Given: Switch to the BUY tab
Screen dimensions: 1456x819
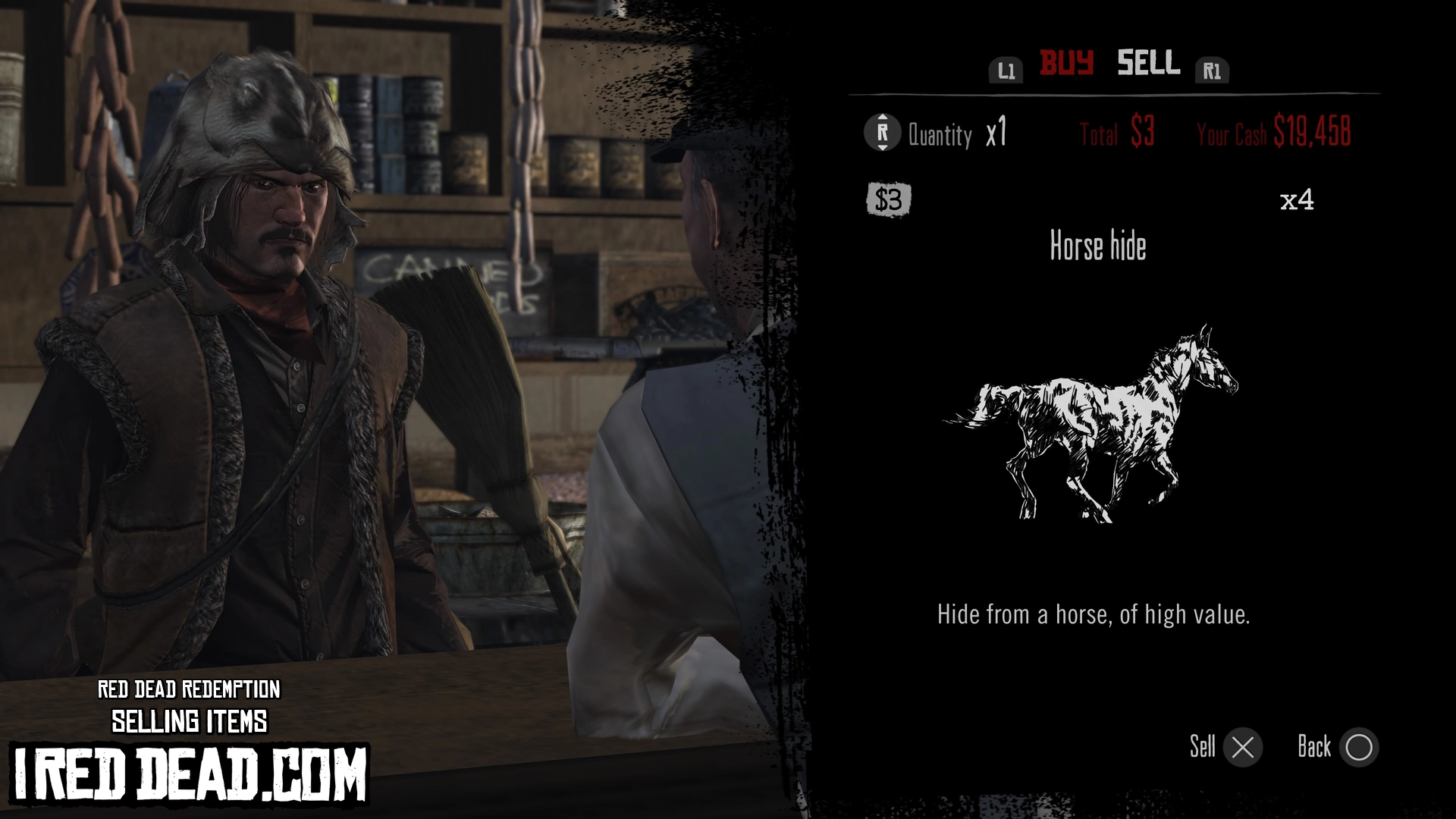Looking at the screenshot, I should (x=1065, y=64).
